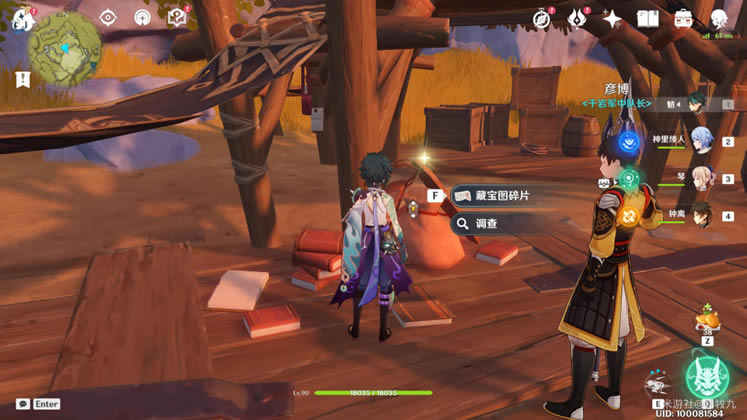Open the Paimon menu icon
Screen dimensions: 747x420
pyautogui.click(x=22, y=18)
